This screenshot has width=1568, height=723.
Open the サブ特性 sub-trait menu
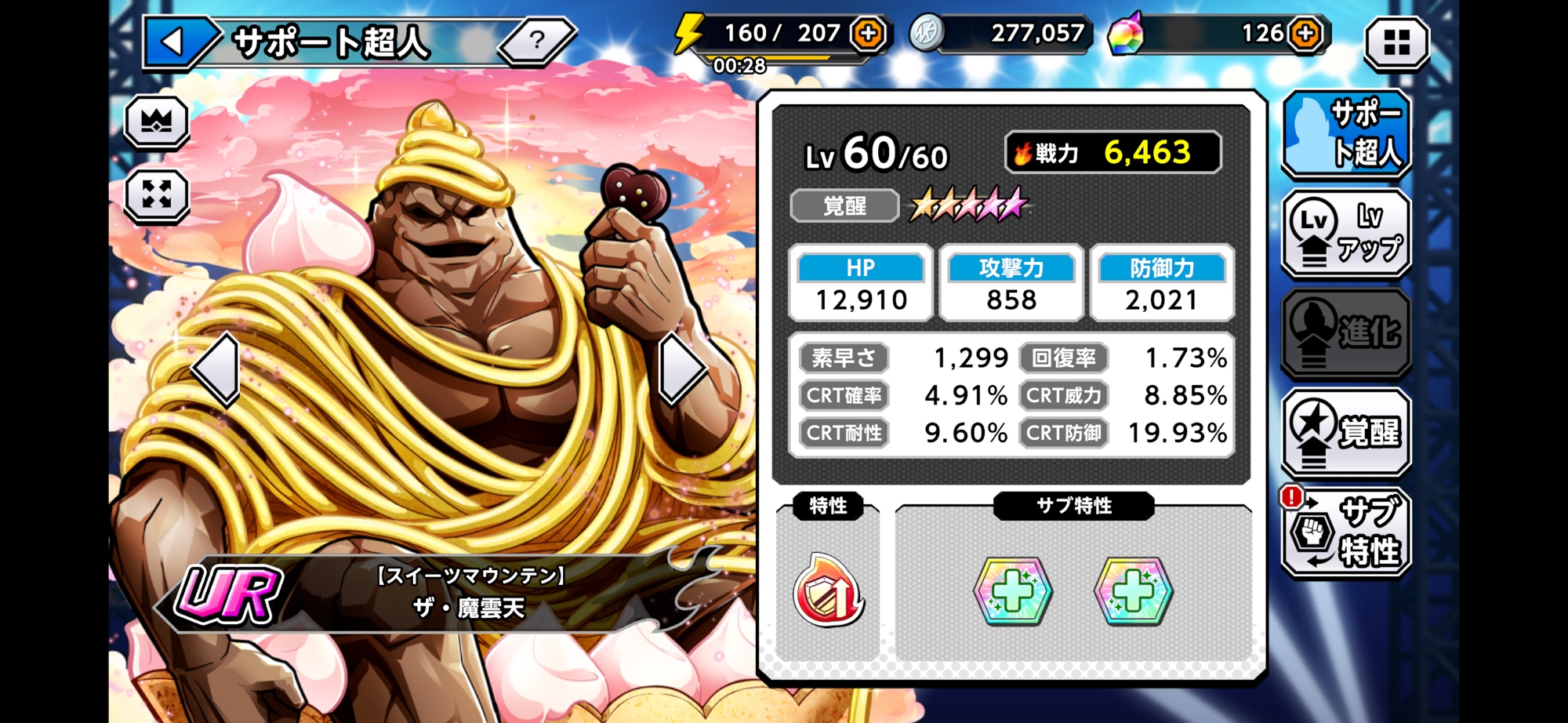tap(1346, 532)
